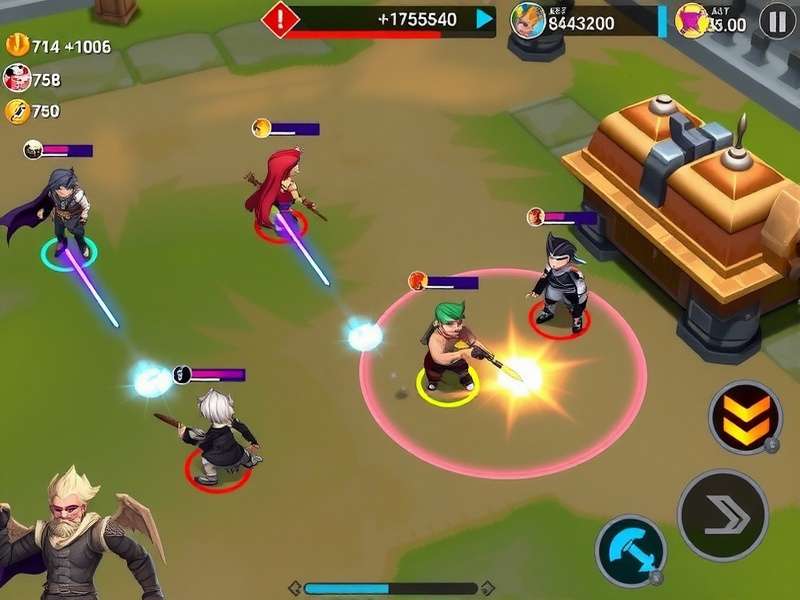Use the blue hammer strike skill
Screen dimensions: 800x600
point(630,550)
